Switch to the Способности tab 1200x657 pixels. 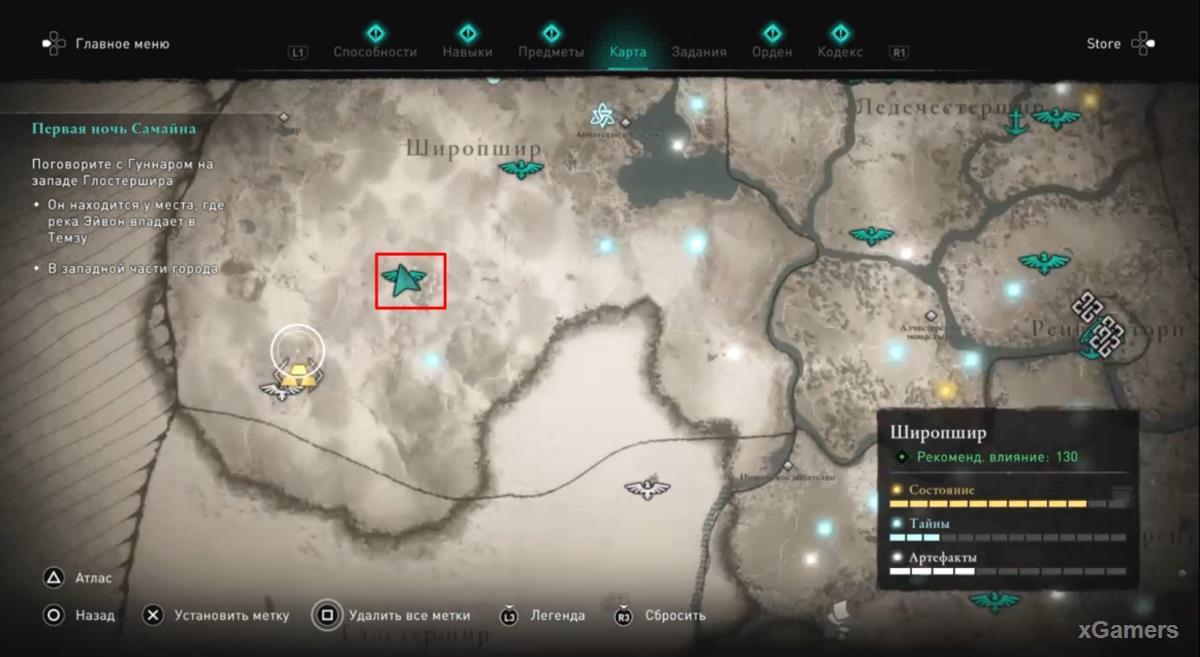(x=375, y=52)
